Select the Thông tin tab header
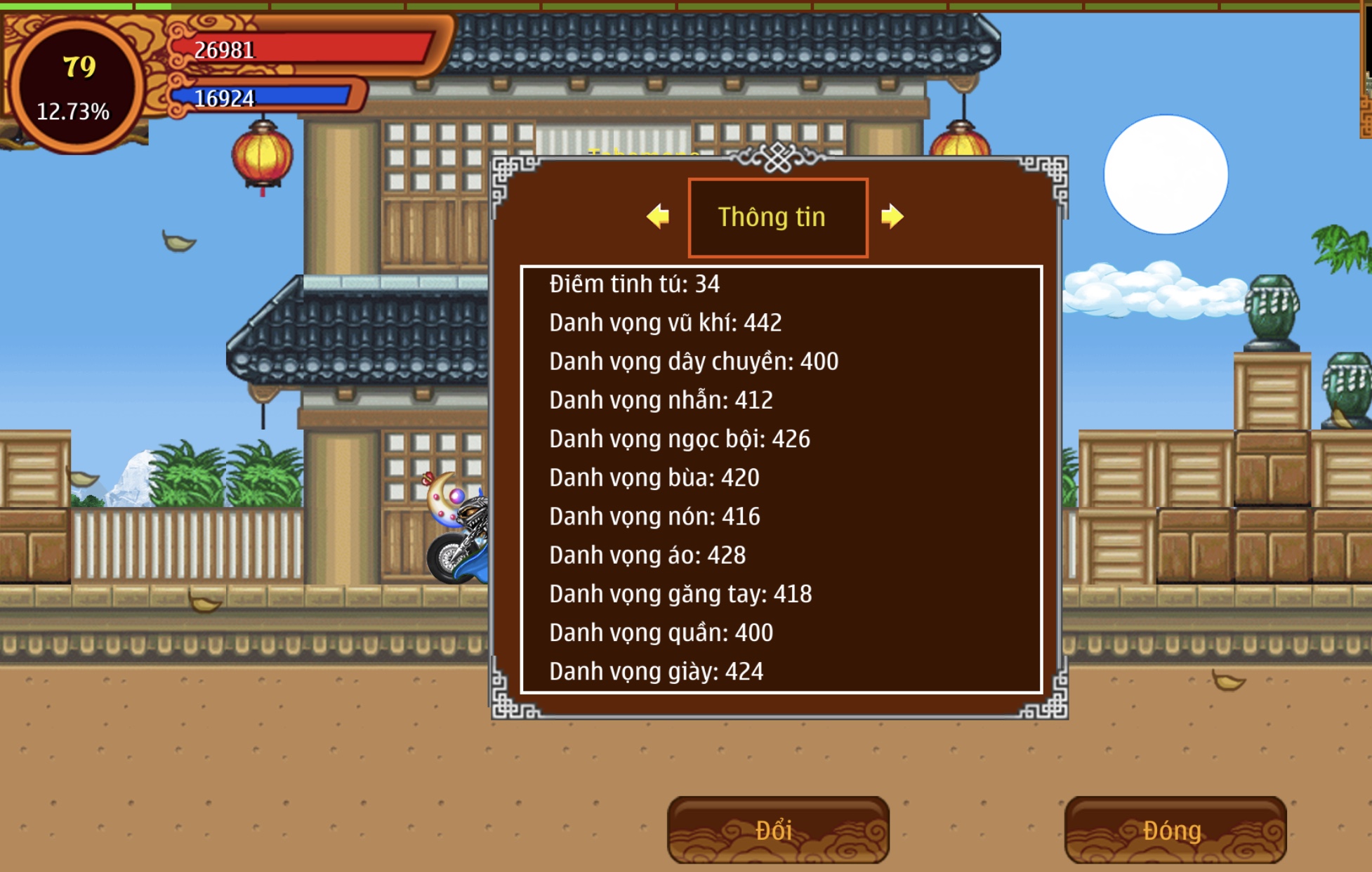The width and height of the screenshot is (1372, 872). coord(777,218)
